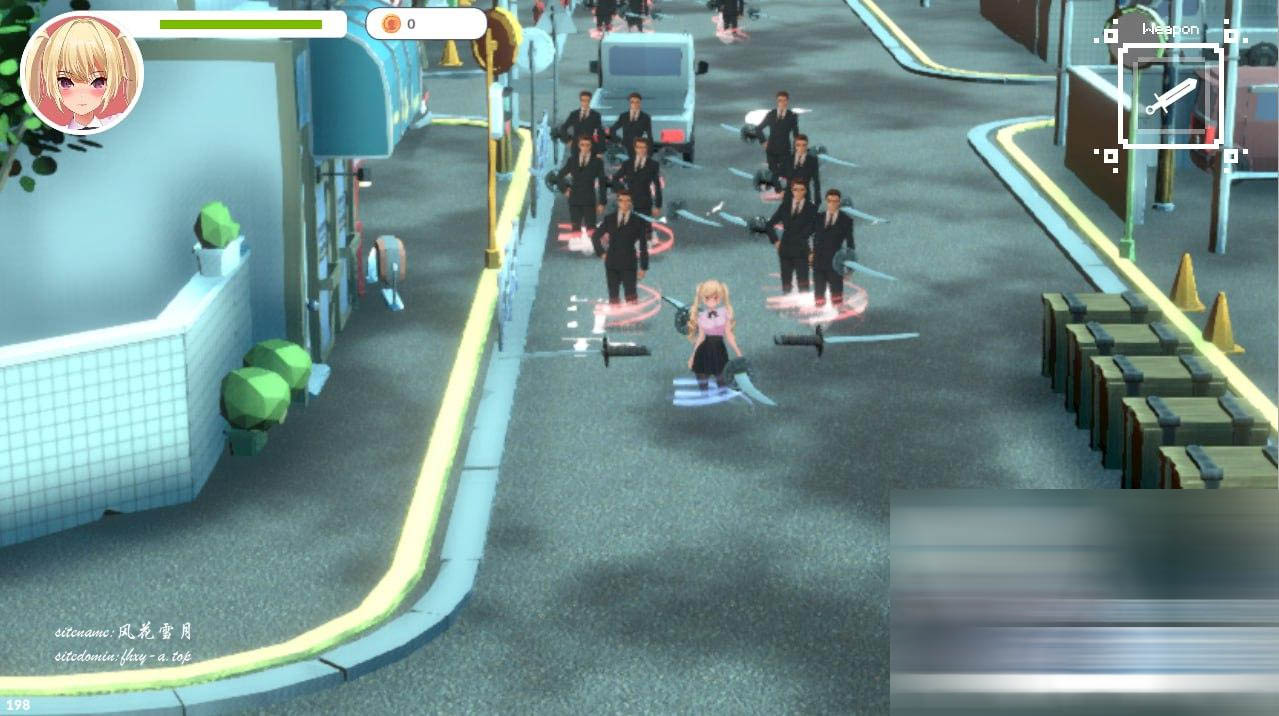Select the sword Weapon slot
Screen dimensions: 1279x716
[1170, 97]
